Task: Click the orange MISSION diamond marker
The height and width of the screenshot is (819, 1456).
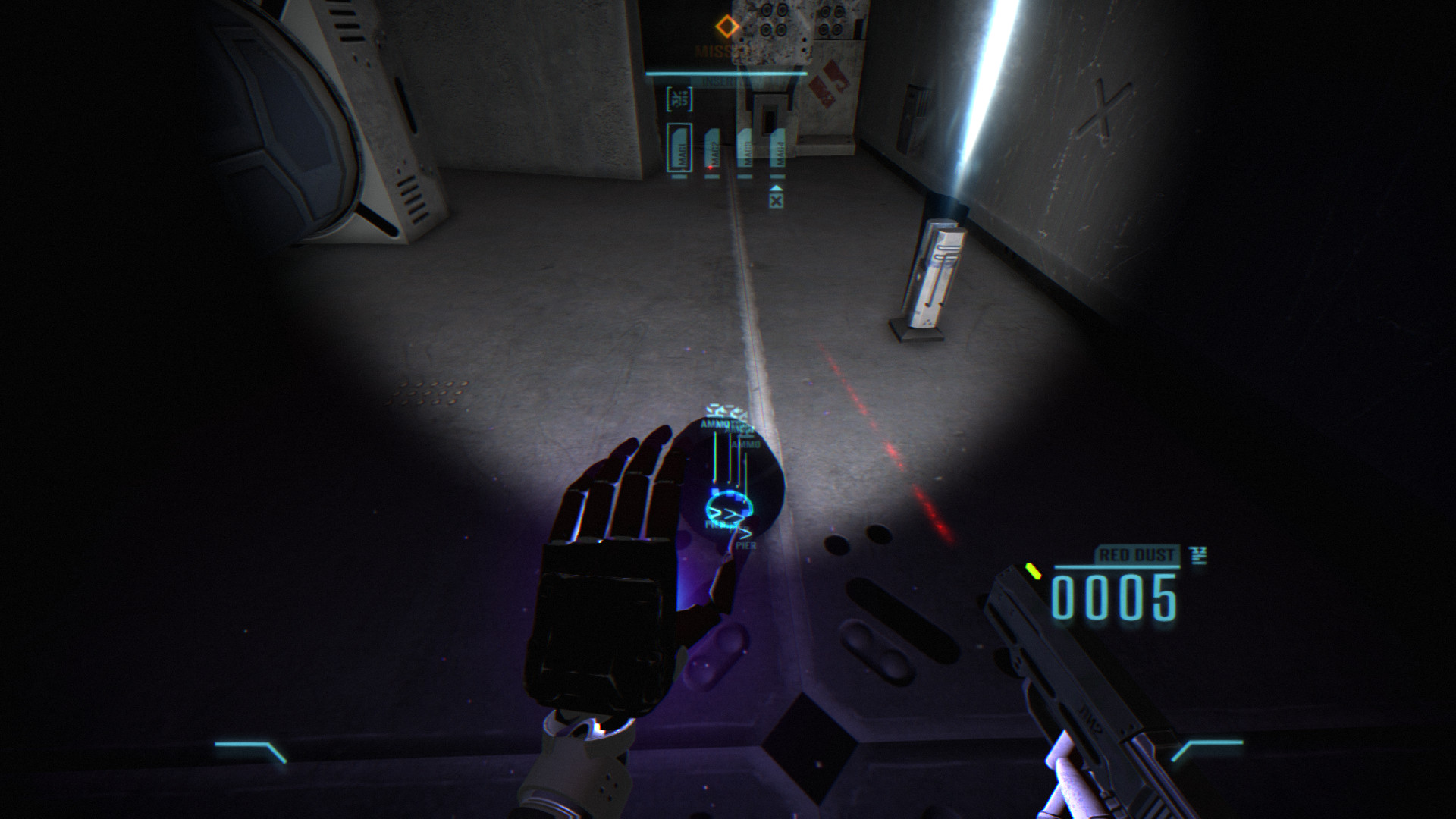Action: 726,25
